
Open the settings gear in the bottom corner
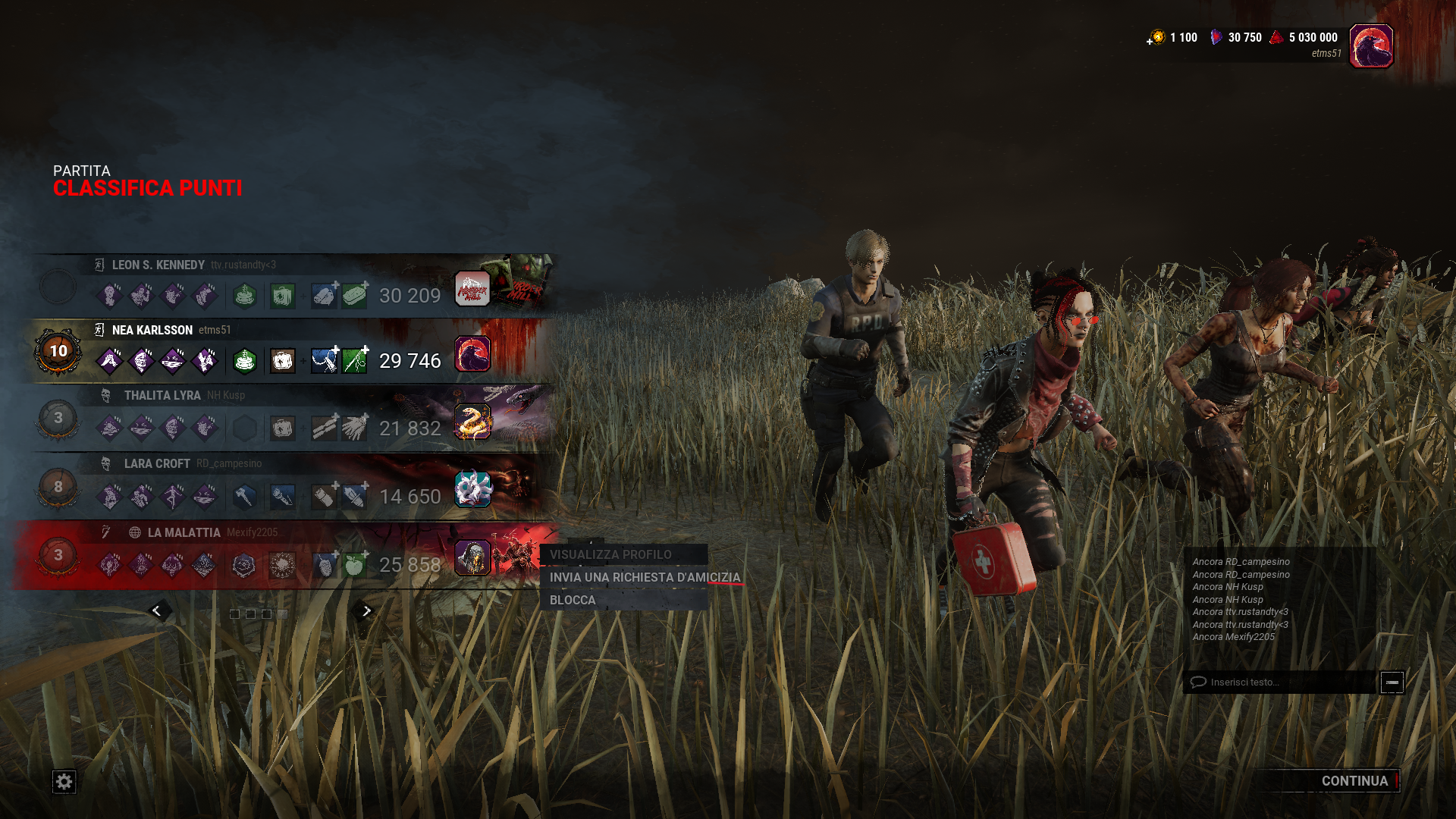coord(64,780)
